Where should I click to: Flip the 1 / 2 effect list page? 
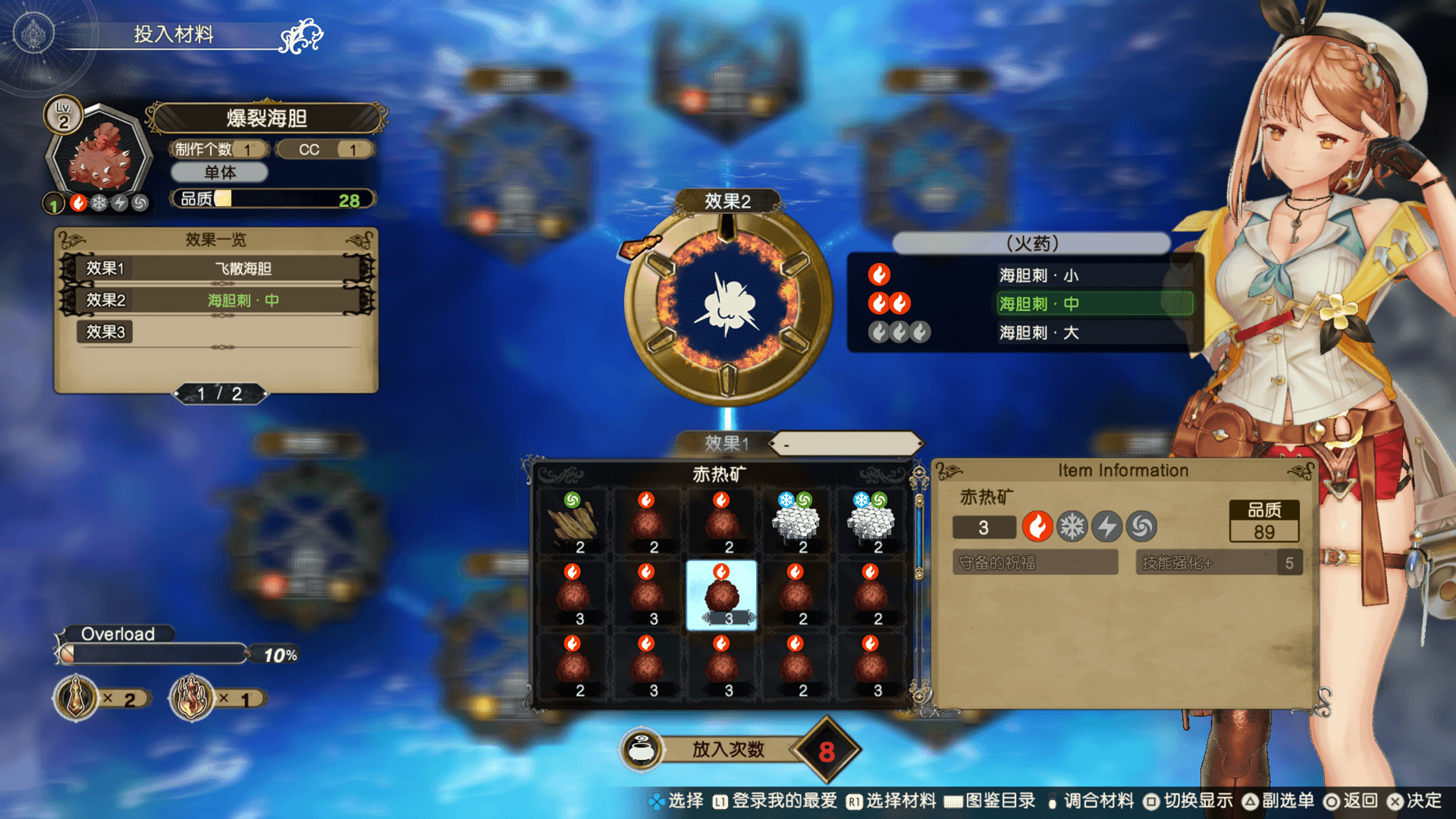pos(220,394)
